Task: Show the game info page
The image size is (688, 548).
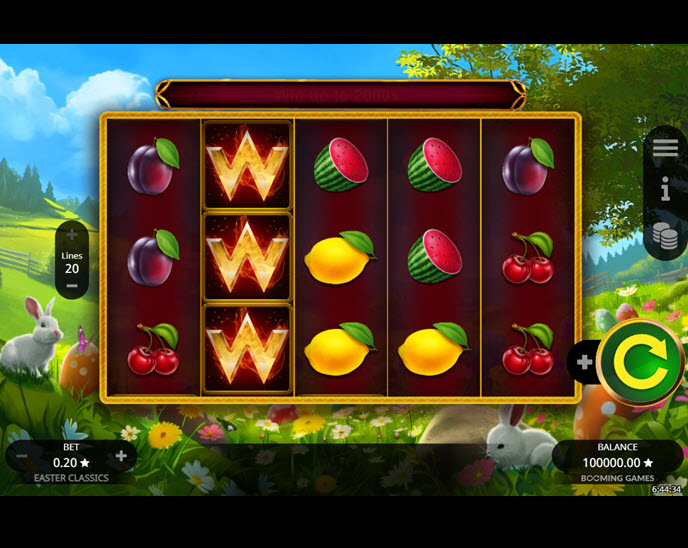Action: (x=665, y=190)
